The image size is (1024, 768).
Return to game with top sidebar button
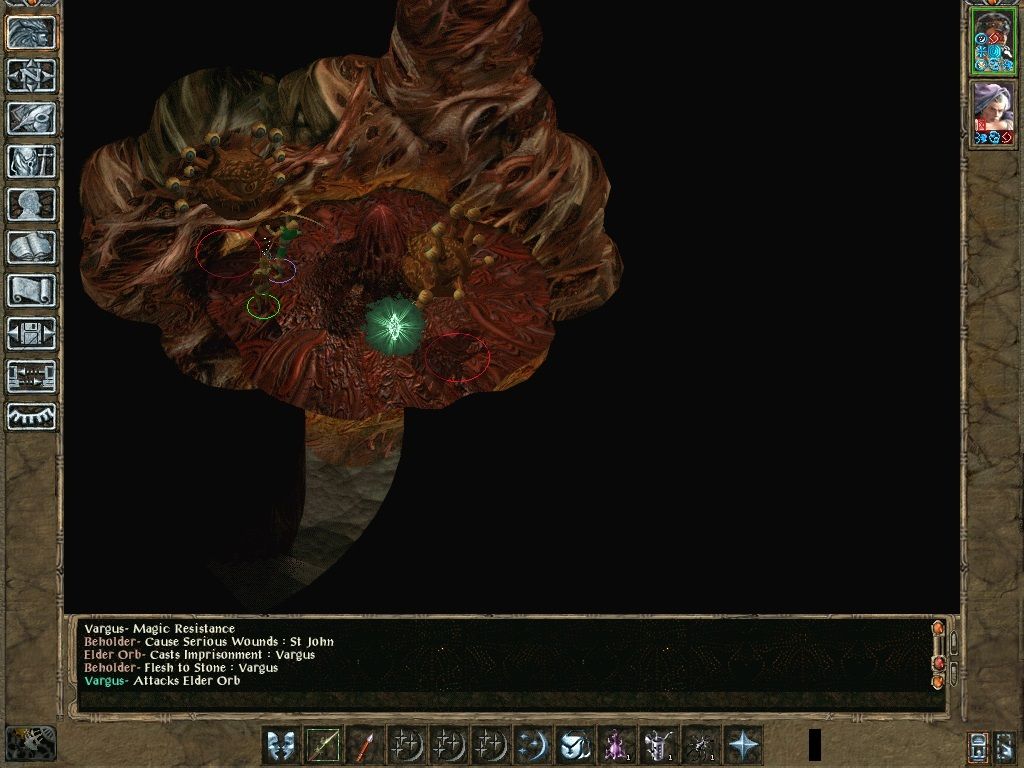(x=32, y=32)
